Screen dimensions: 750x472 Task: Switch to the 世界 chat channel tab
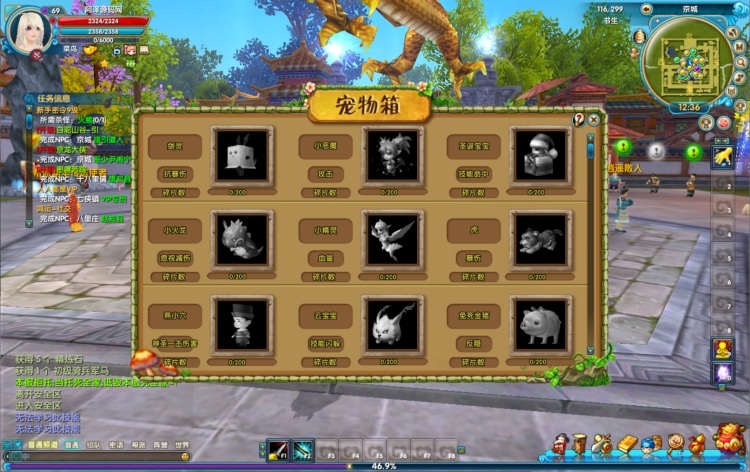coord(182,445)
